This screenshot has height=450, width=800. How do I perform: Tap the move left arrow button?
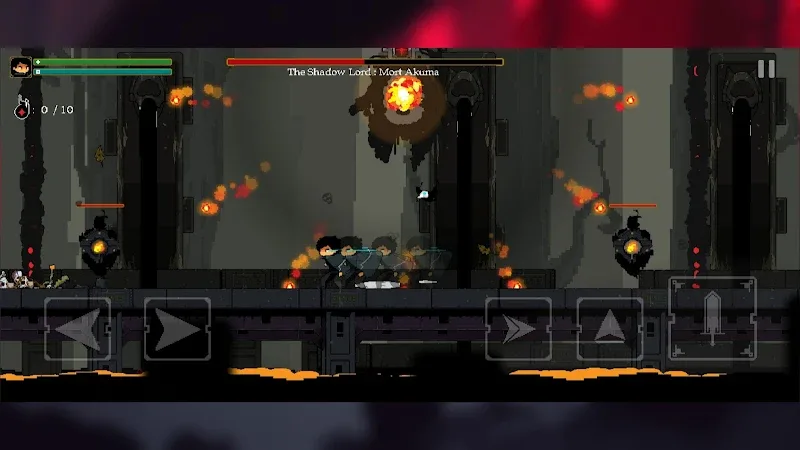pos(78,329)
